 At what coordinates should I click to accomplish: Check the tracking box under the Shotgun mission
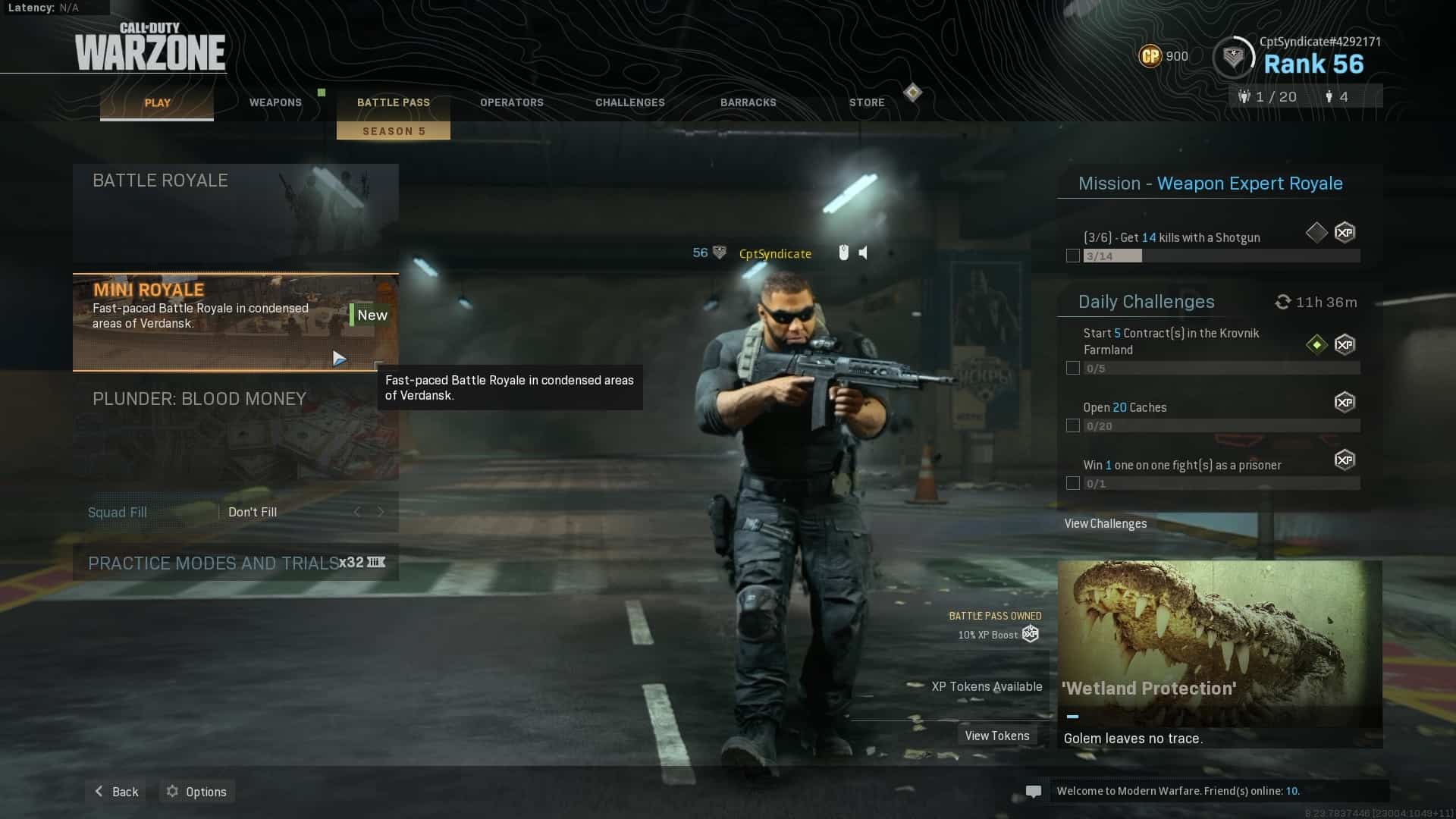(1072, 256)
